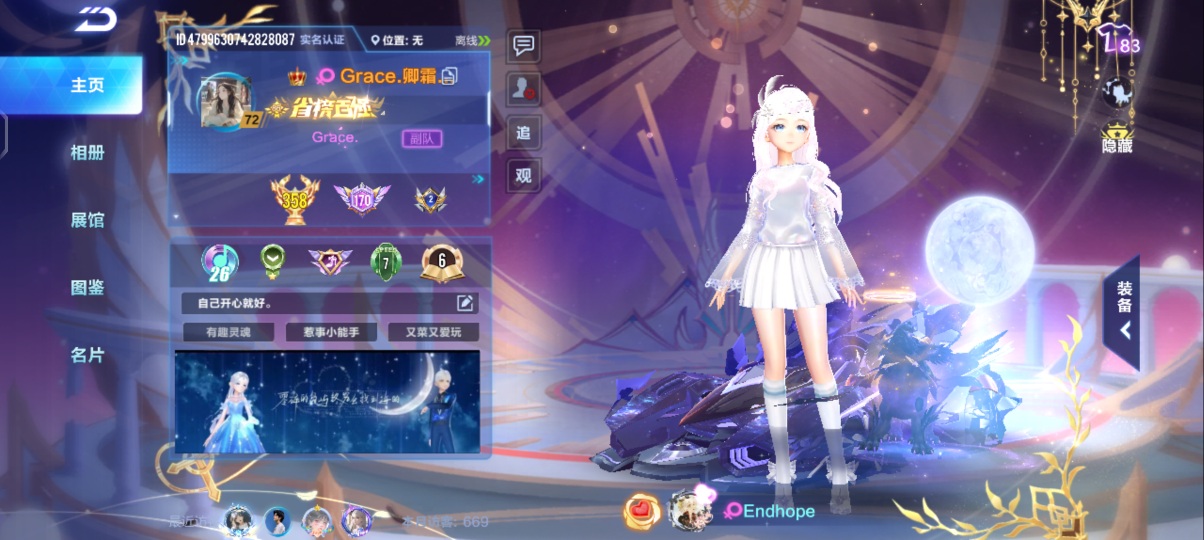
Task: View Endhope's partner avatar
Action: coord(687,510)
